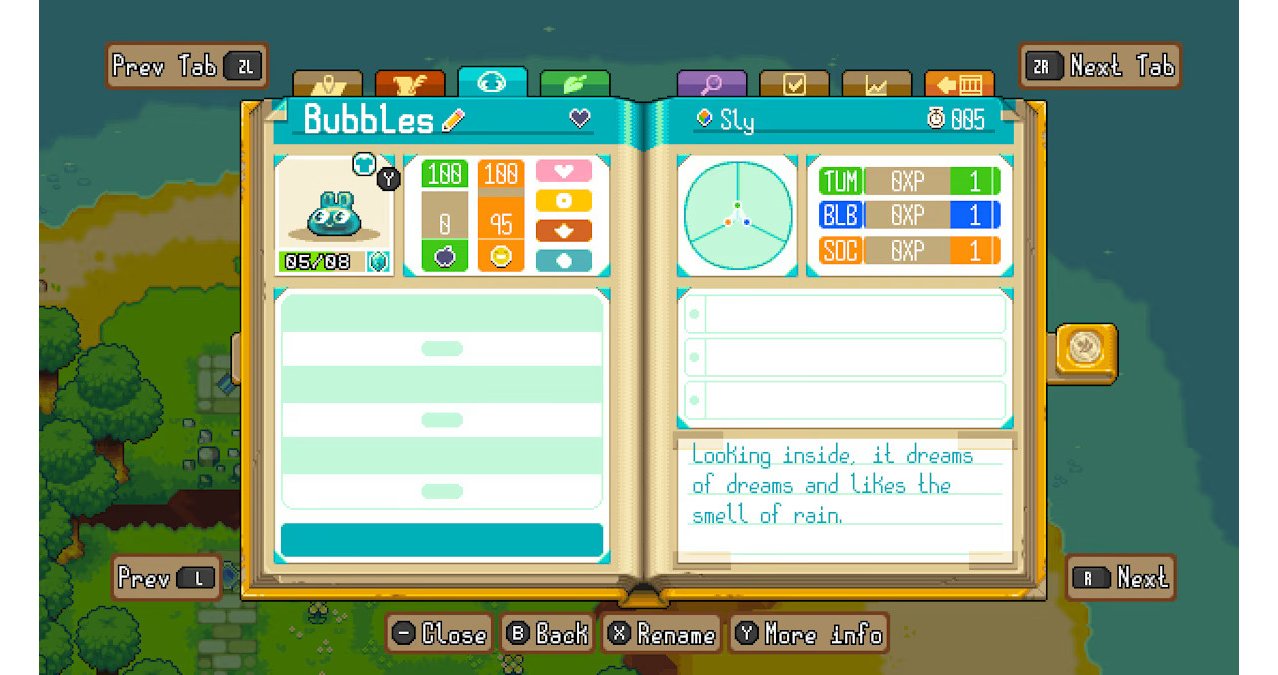Click the gold swirl bookmark button

click(1084, 348)
